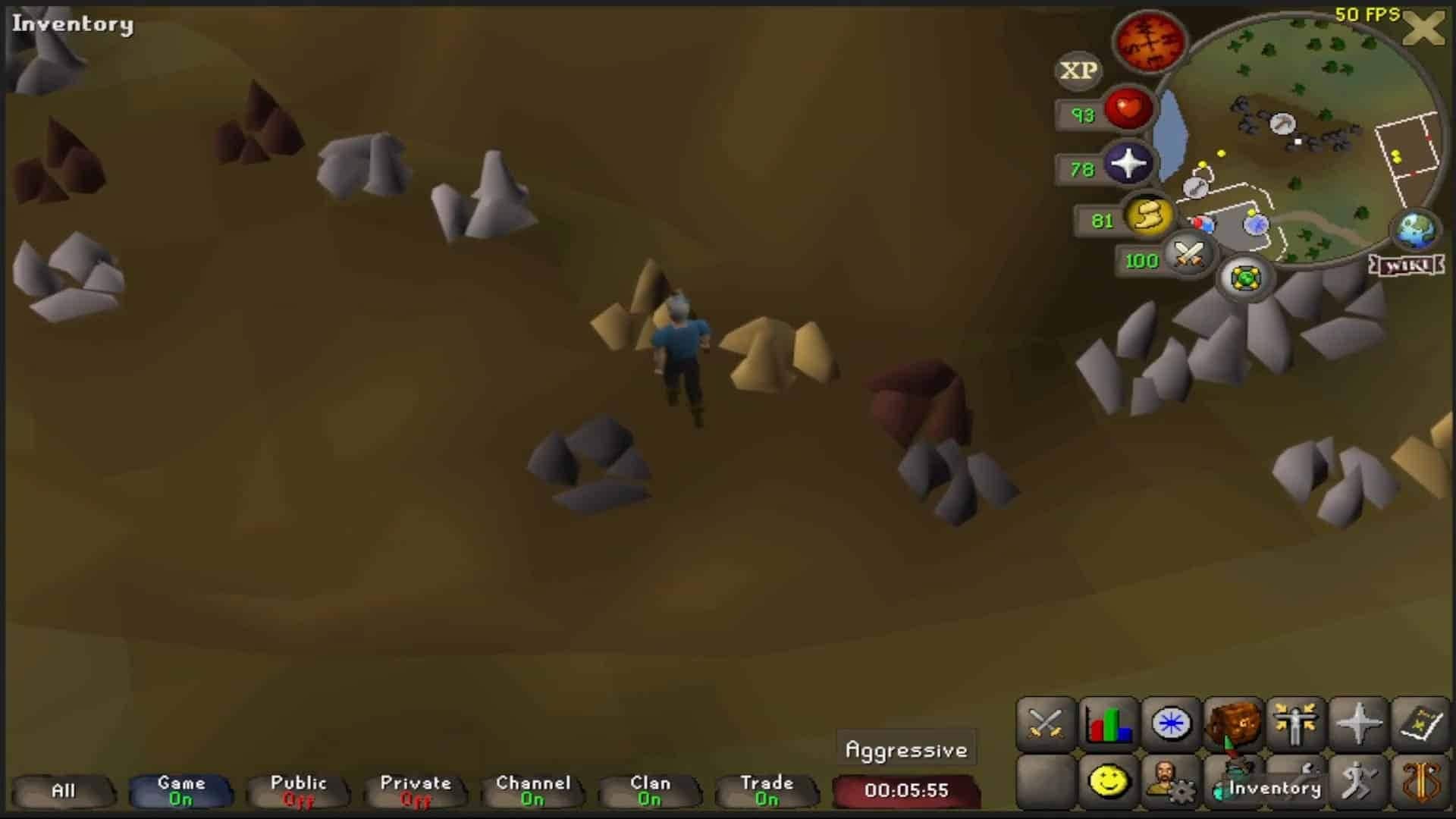Open the quest list compass tab
Screen dimensions: 1456x819
tap(1171, 723)
